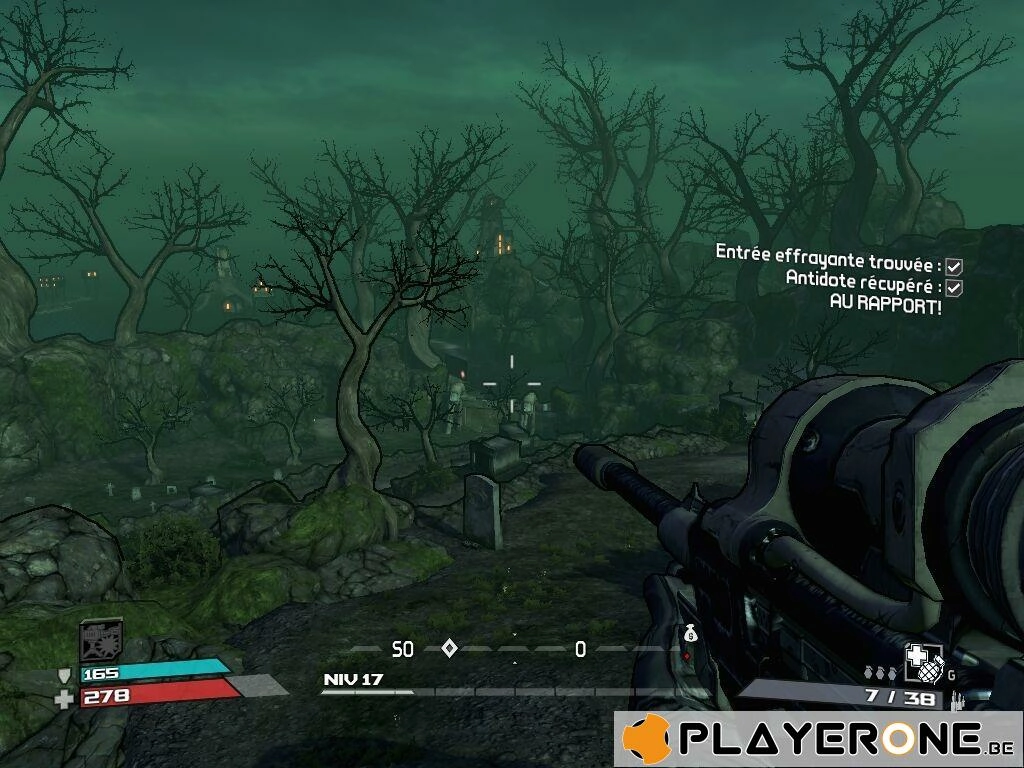Click the money bag marker on the compass
Viewport: 1024px width, 768px height.
point(690,633)
